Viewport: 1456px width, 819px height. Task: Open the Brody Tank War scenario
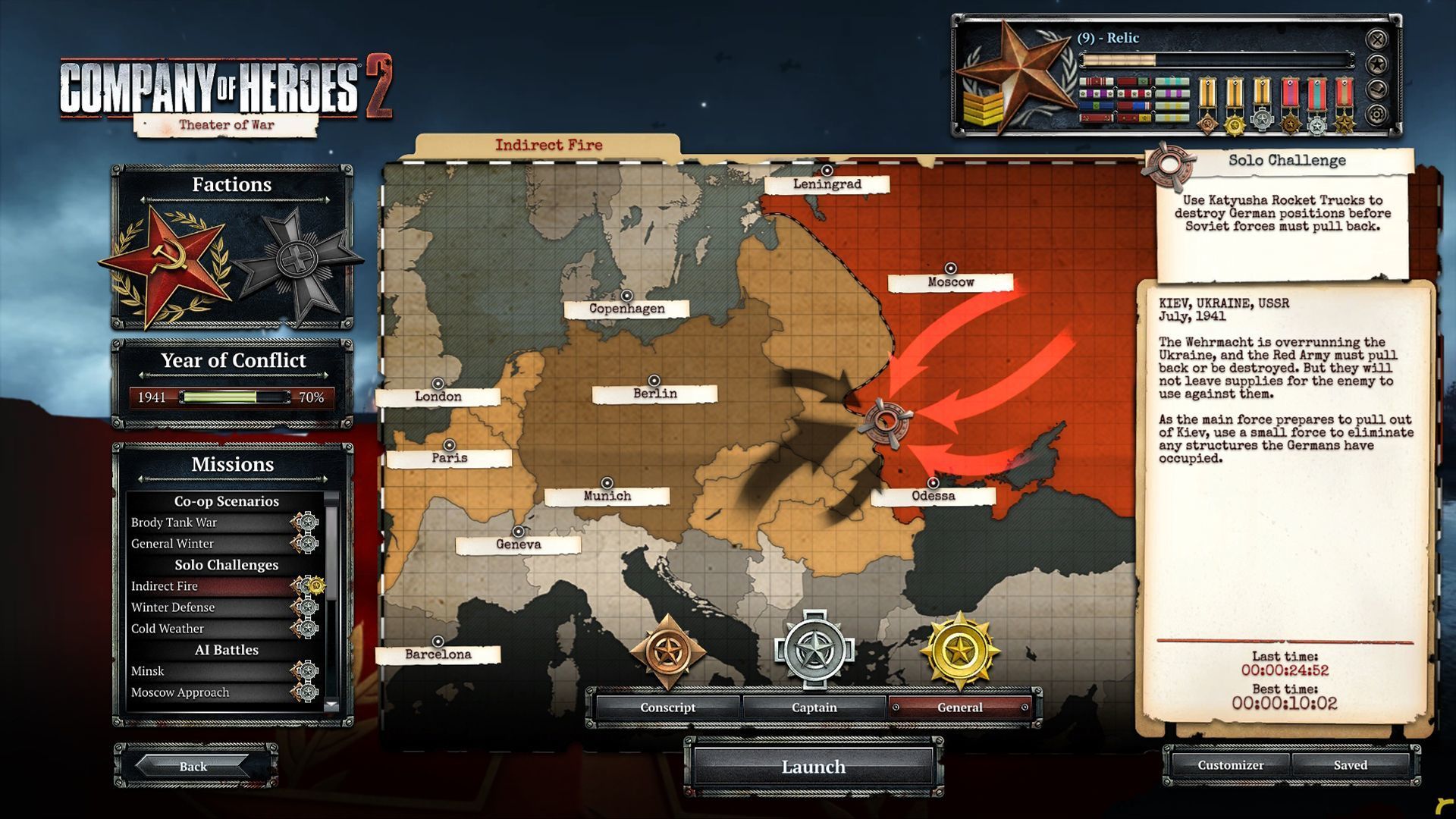click(174, 522)
